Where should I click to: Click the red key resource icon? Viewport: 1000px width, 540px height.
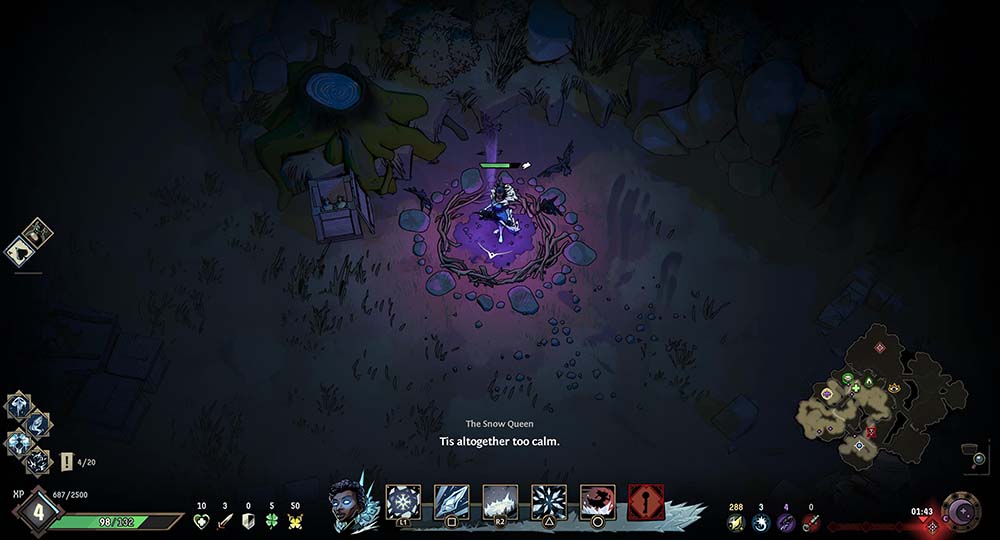810,522
